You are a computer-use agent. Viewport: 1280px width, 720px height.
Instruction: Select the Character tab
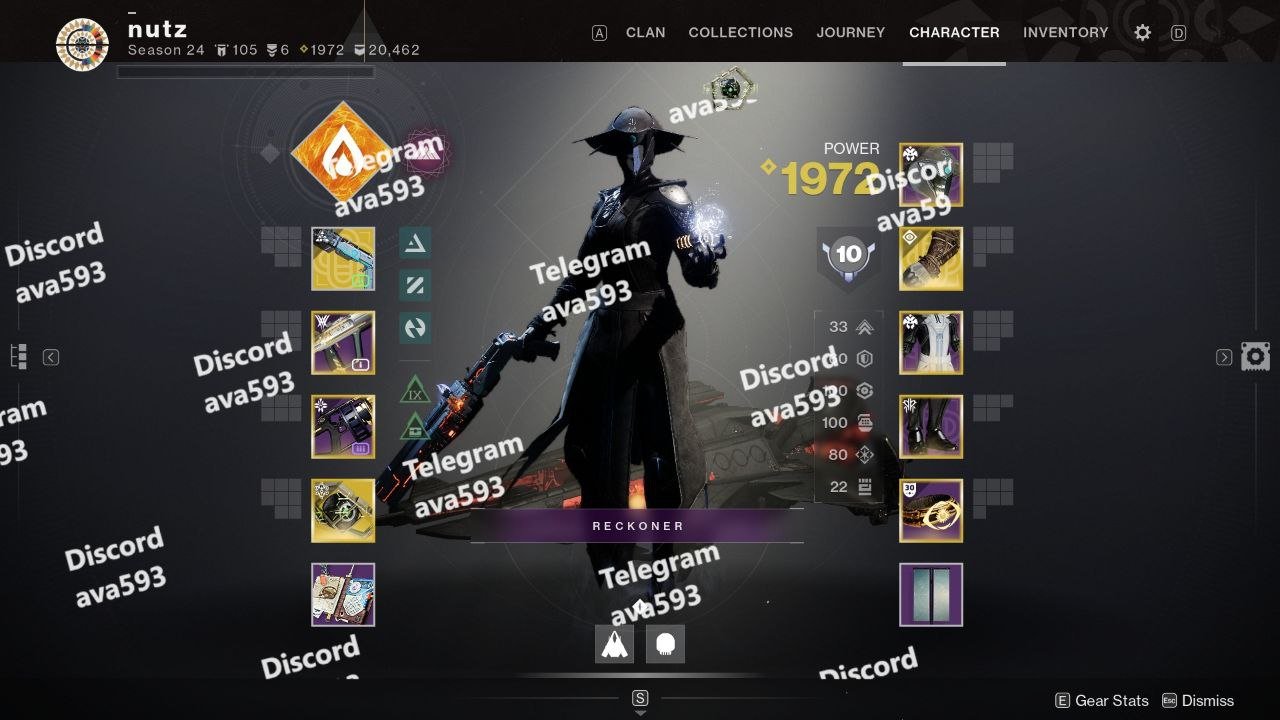tap(954, 32)
